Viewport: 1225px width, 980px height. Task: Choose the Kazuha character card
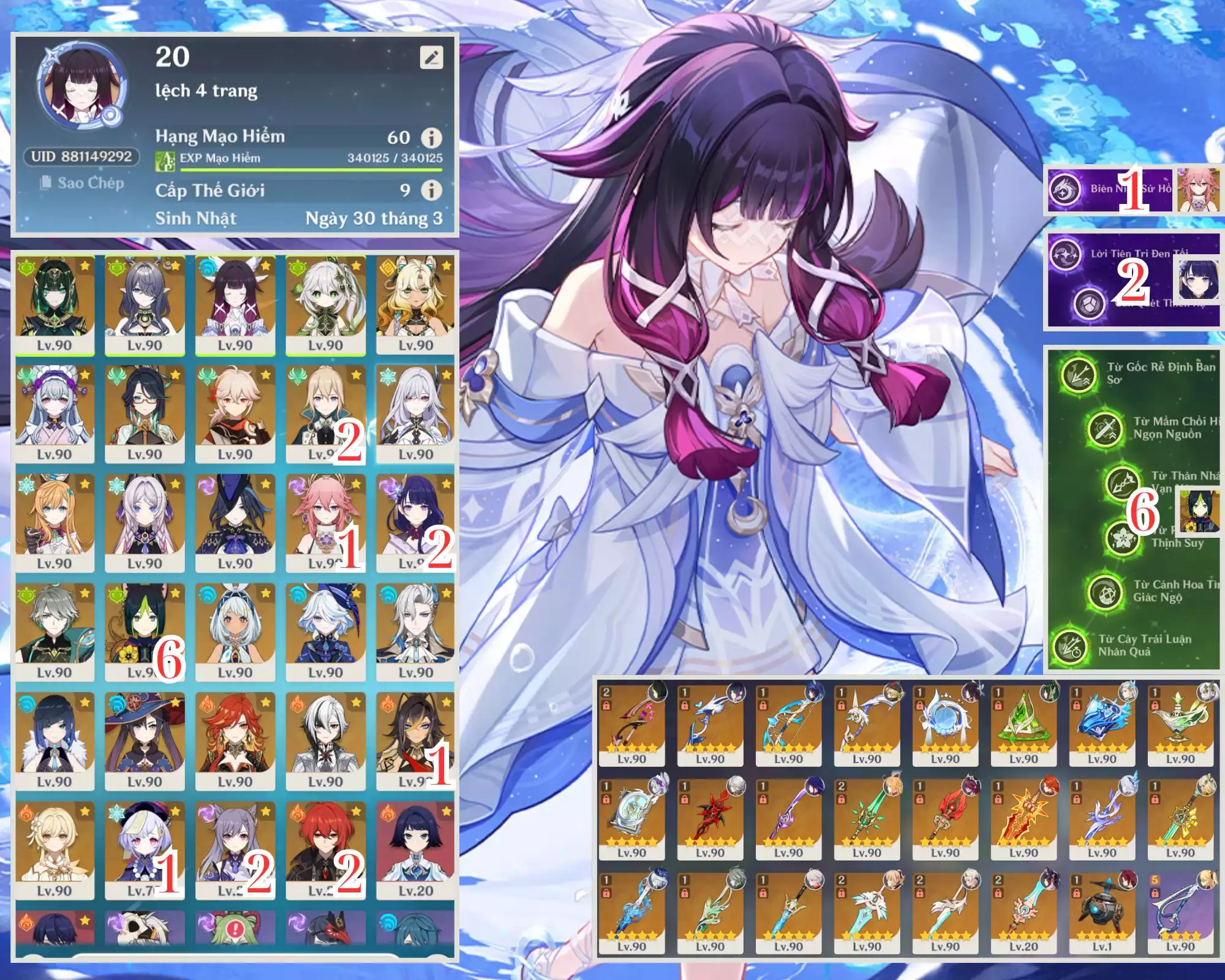(x=235, y=413)
